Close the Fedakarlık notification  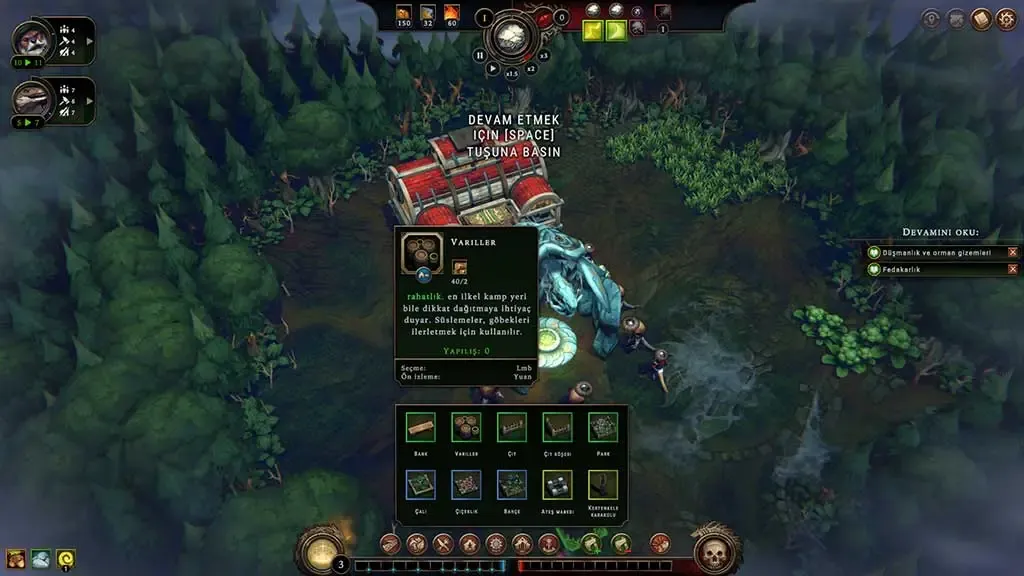[x=1013, y=269]
